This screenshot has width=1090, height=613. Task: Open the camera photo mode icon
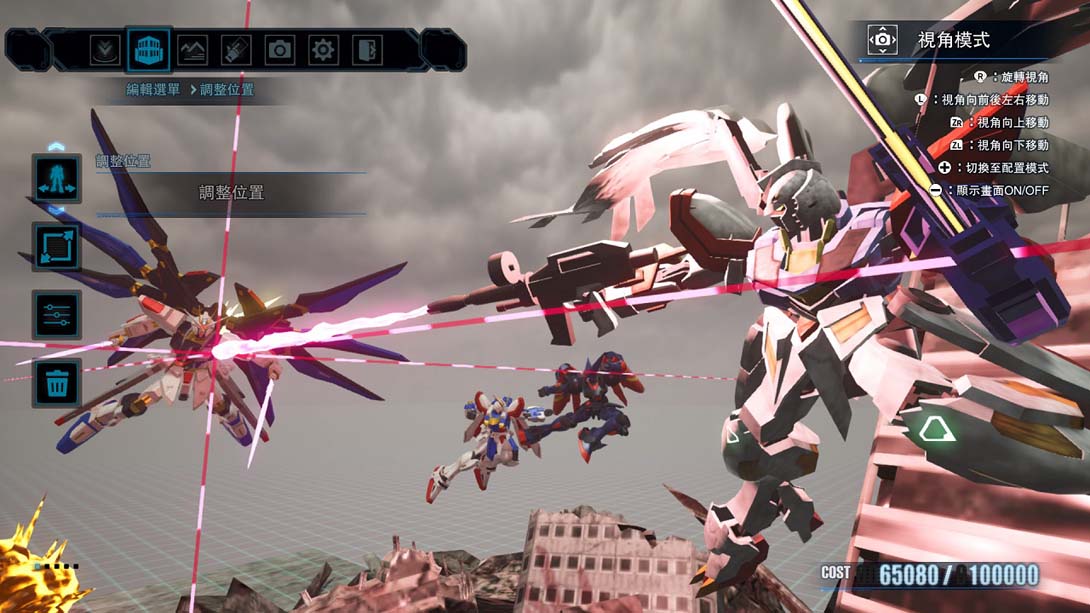pos(280,49)
